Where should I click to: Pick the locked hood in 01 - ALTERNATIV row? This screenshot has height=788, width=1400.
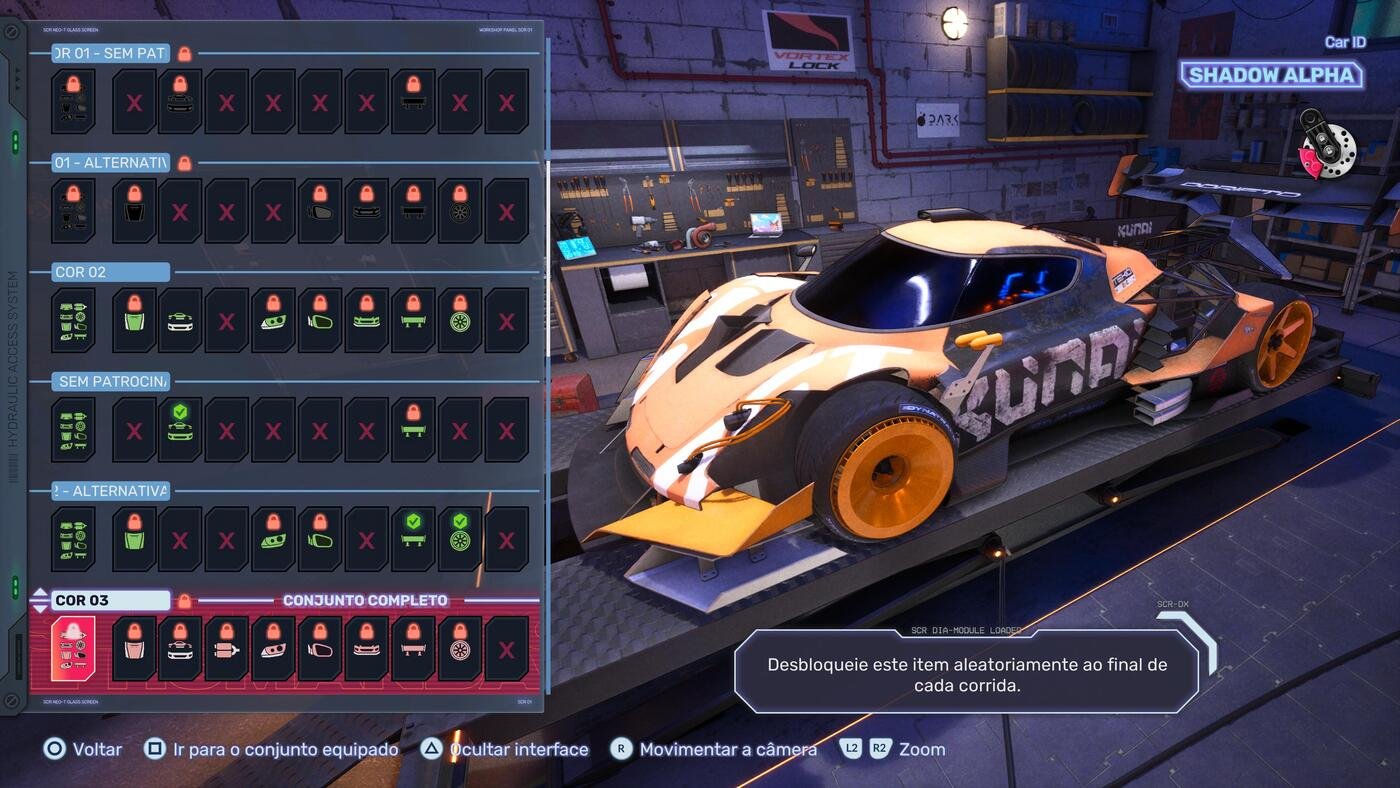coord(134,210)
